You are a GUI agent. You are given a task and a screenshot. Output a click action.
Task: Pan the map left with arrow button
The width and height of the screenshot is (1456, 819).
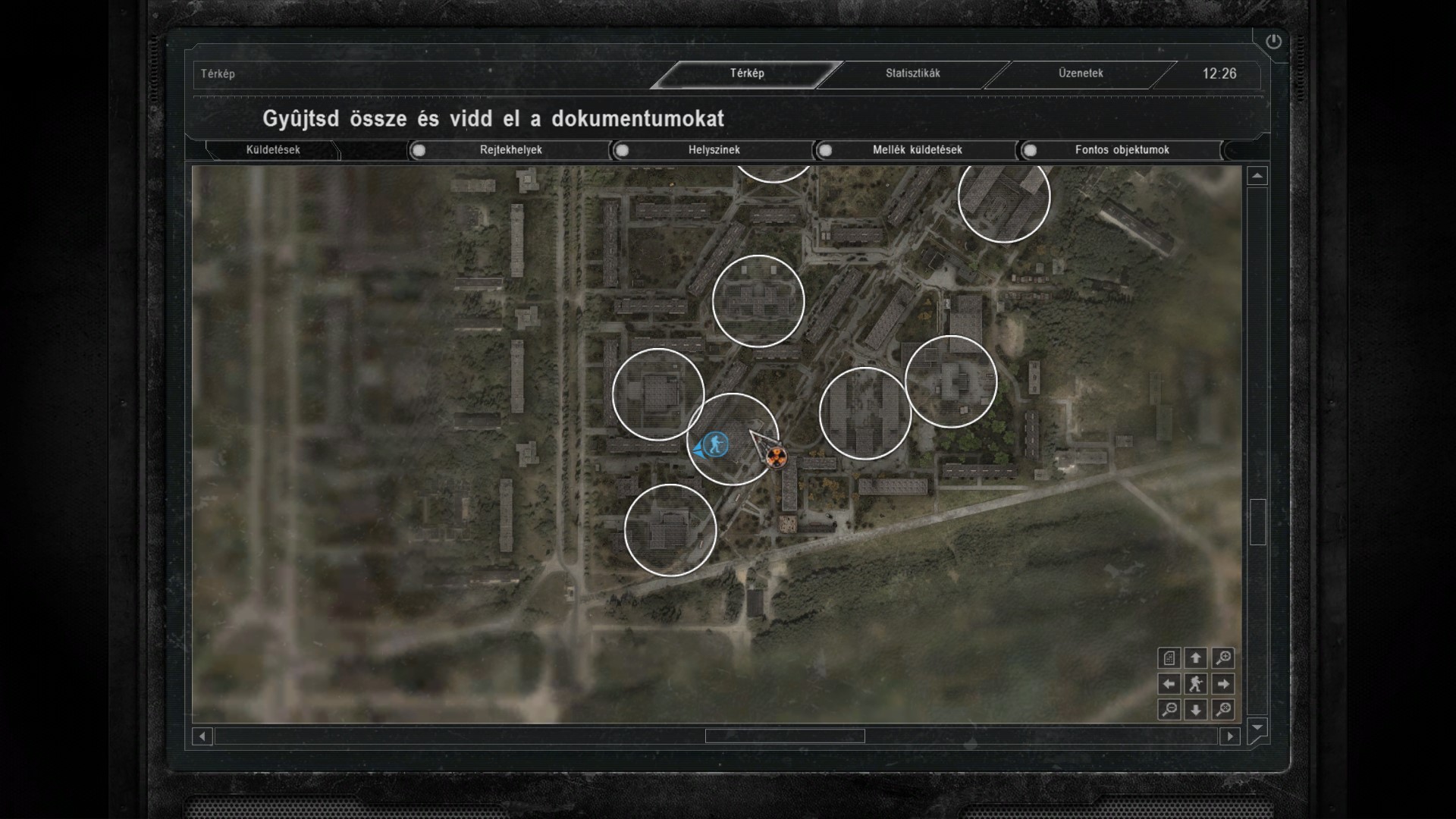(x=1169, y=684)
